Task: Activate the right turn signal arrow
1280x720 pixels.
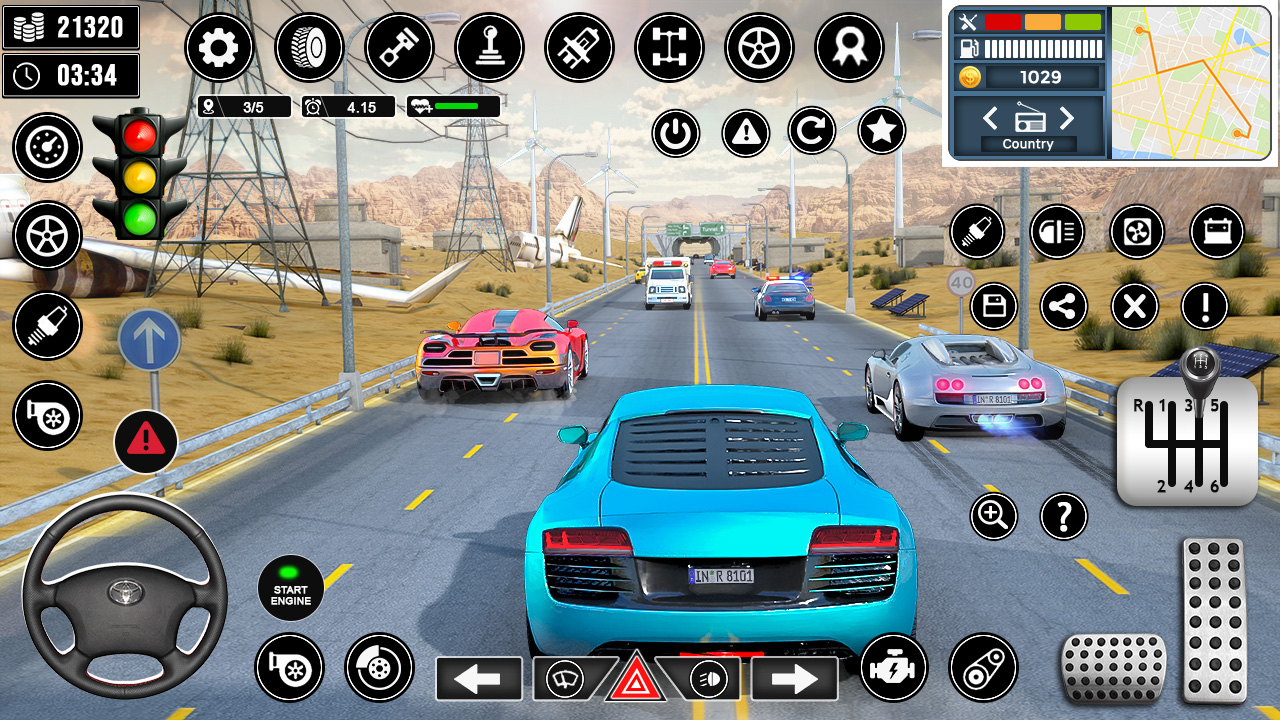Action: pyautogui.click(x=795, y=679)
